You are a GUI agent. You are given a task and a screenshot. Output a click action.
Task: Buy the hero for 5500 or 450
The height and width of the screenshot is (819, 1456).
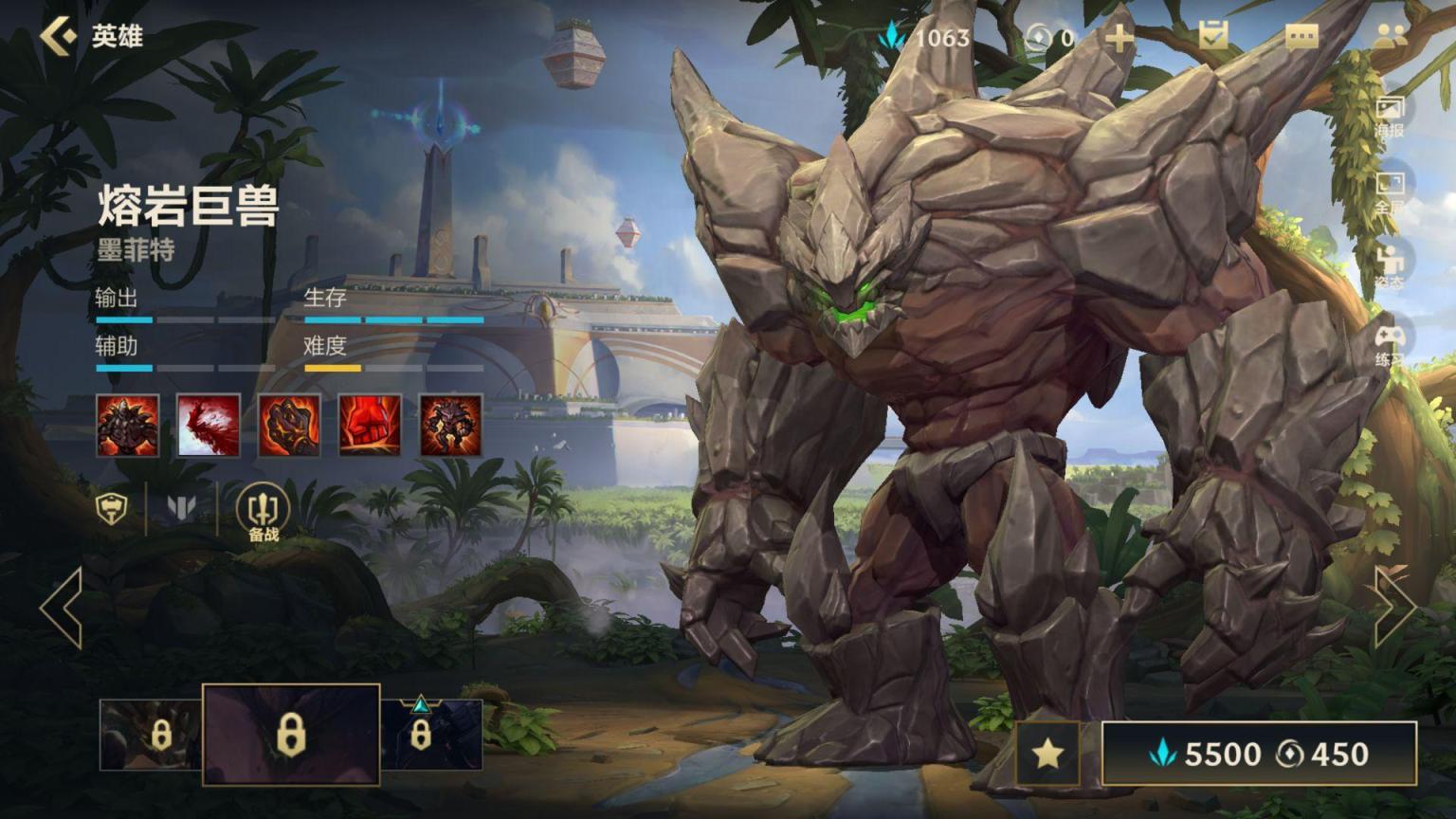(1259, 754)
